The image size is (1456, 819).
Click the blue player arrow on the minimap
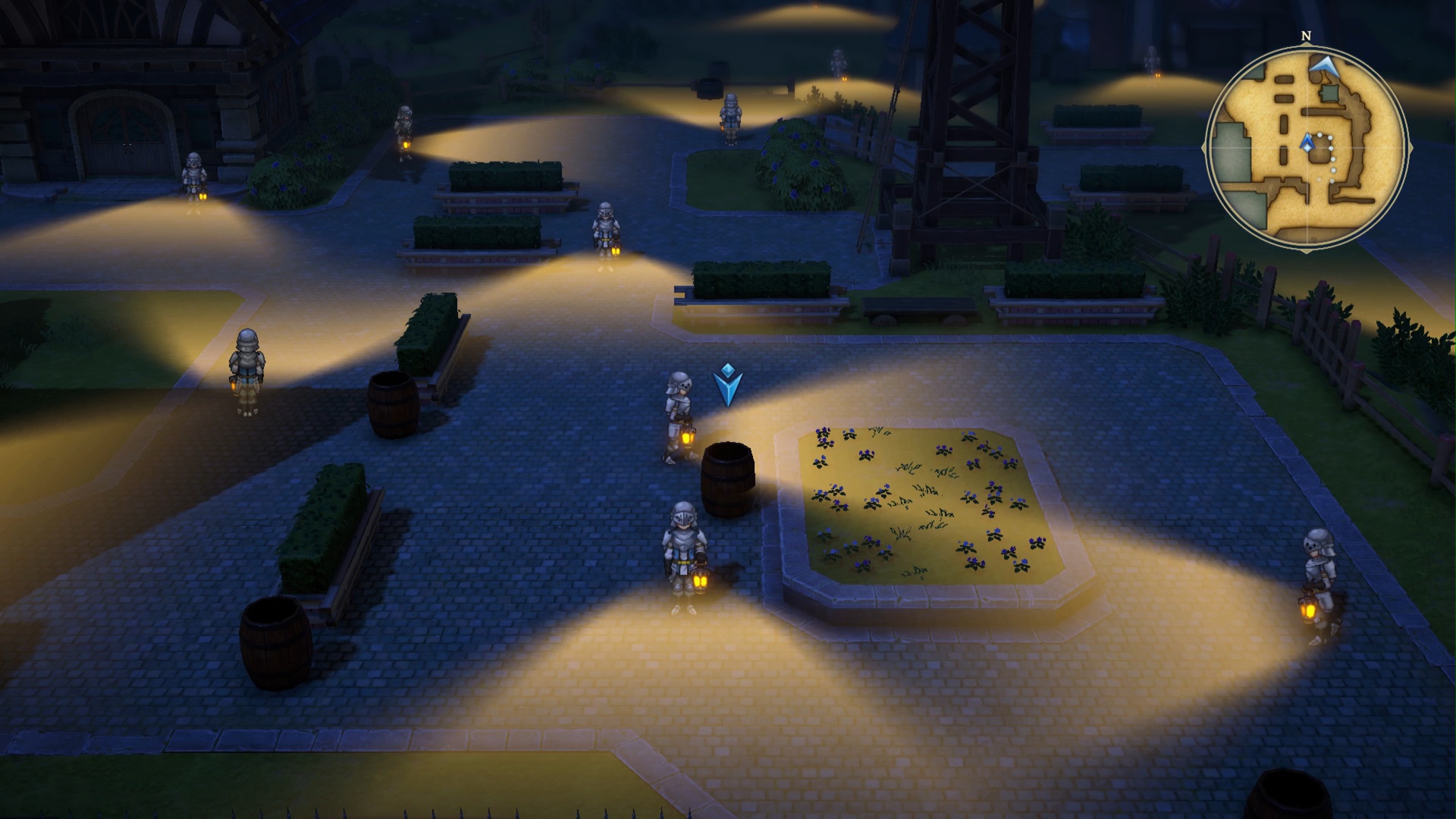pyautogui.click(x=1307, y=142)
